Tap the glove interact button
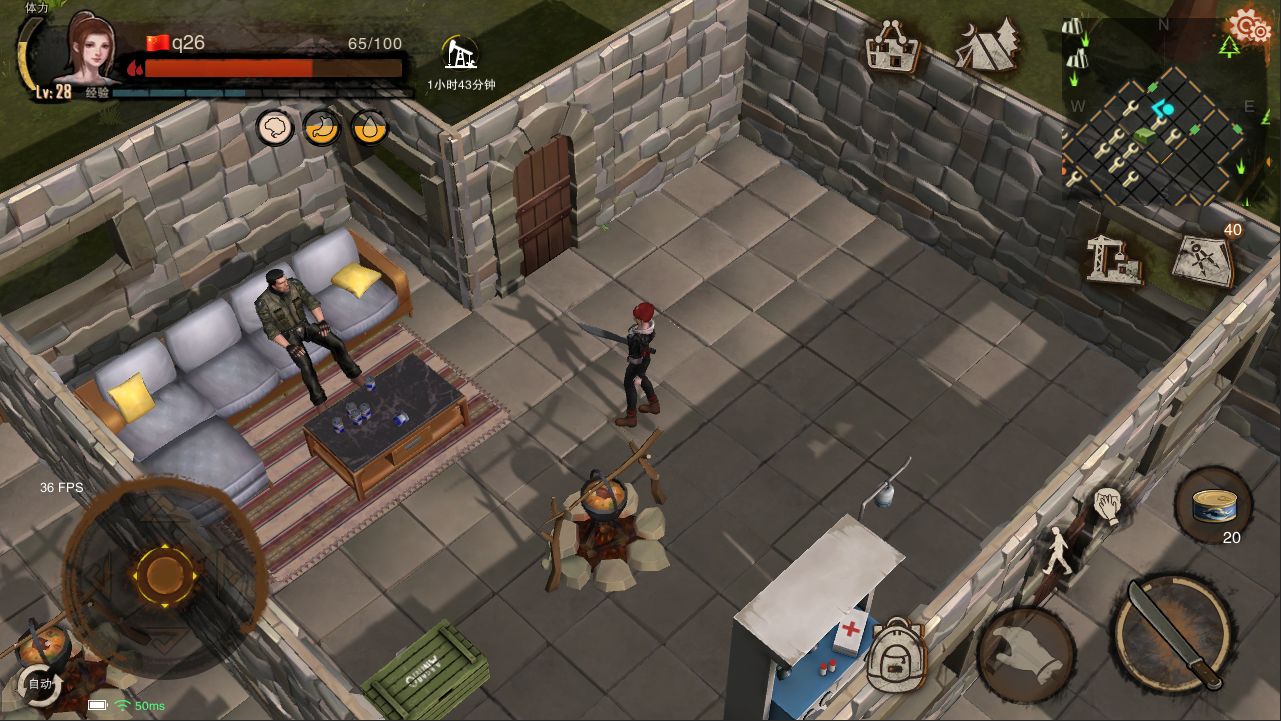The width and height of the screenshot is (1281, 721). 1026,654
